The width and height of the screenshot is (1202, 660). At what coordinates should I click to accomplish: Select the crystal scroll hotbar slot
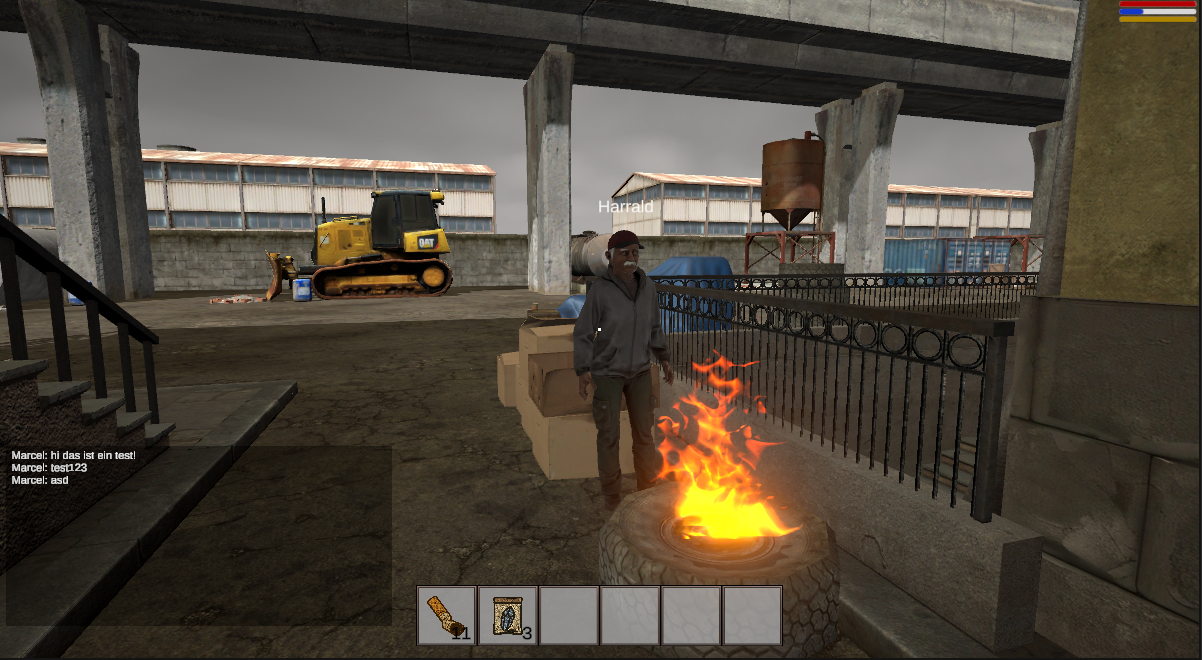[507, 615]
